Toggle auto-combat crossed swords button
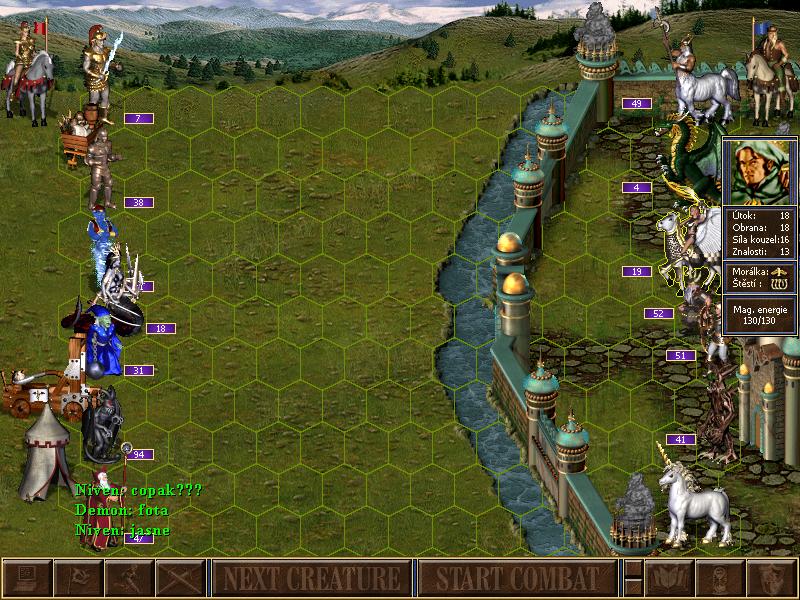800x600 pixels. tap(180, 578)
